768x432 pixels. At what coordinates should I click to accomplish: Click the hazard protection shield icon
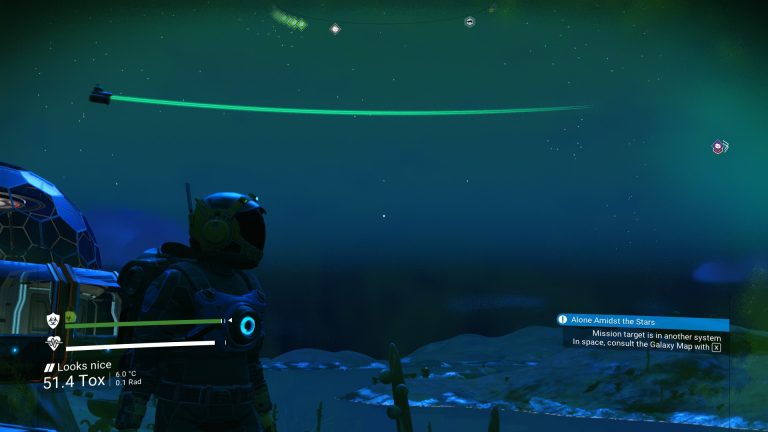[53, 321]
